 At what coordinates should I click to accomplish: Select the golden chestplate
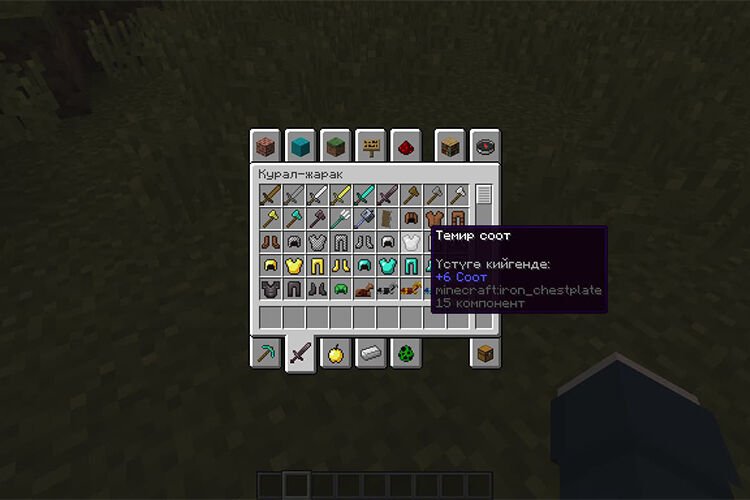tap(293, 266)
